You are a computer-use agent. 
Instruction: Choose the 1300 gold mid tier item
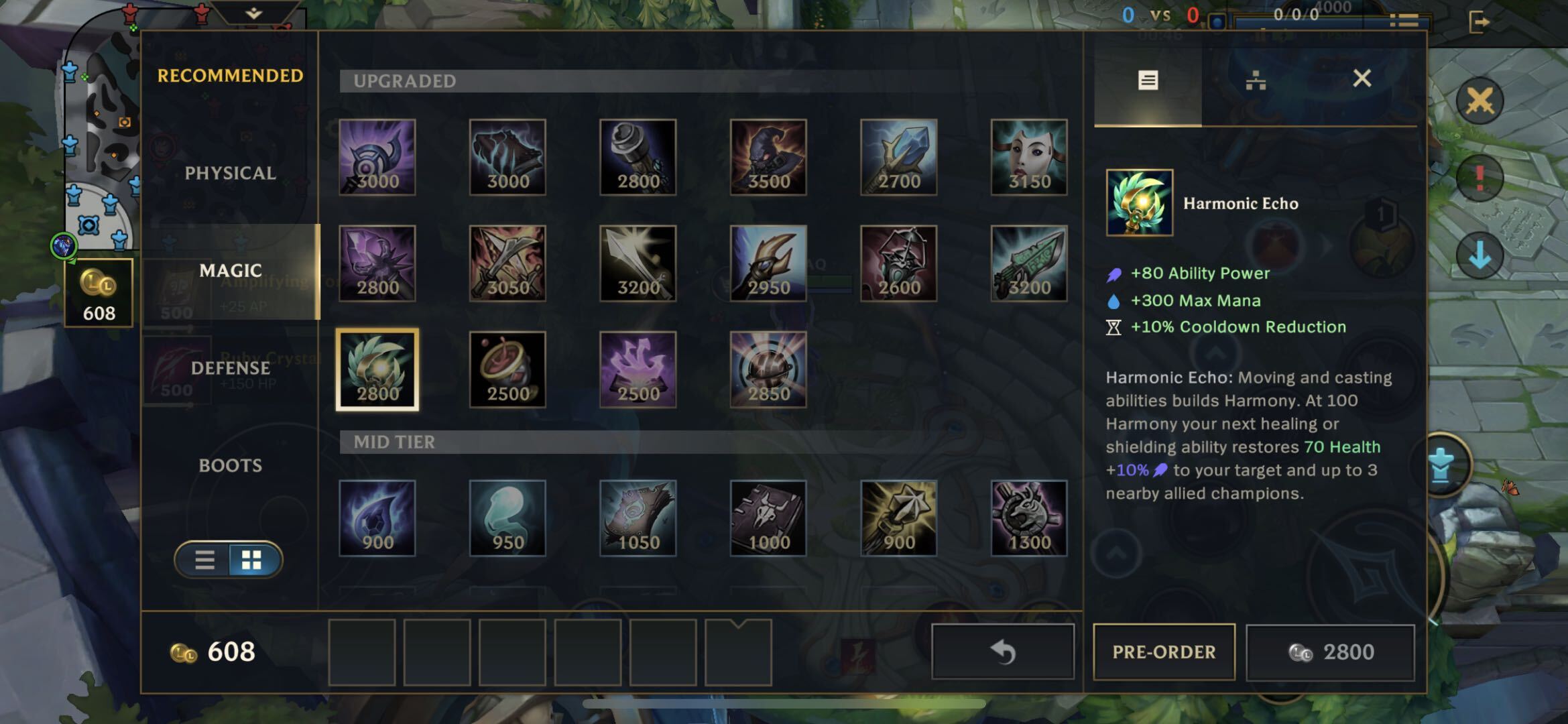1029,518
